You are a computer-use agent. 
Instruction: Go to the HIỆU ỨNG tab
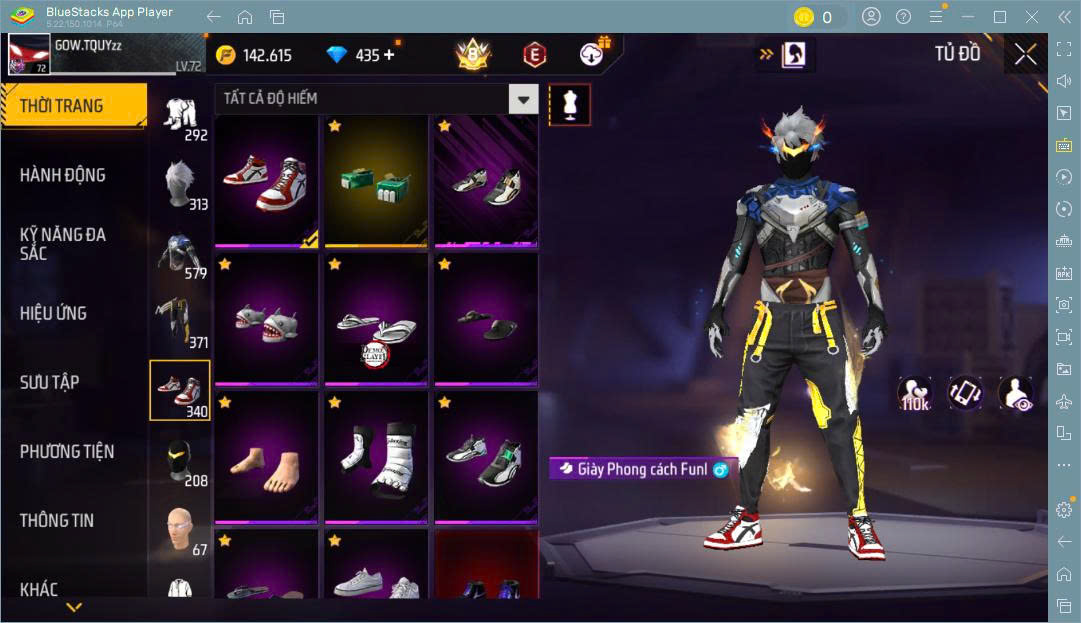pos(53,313)
